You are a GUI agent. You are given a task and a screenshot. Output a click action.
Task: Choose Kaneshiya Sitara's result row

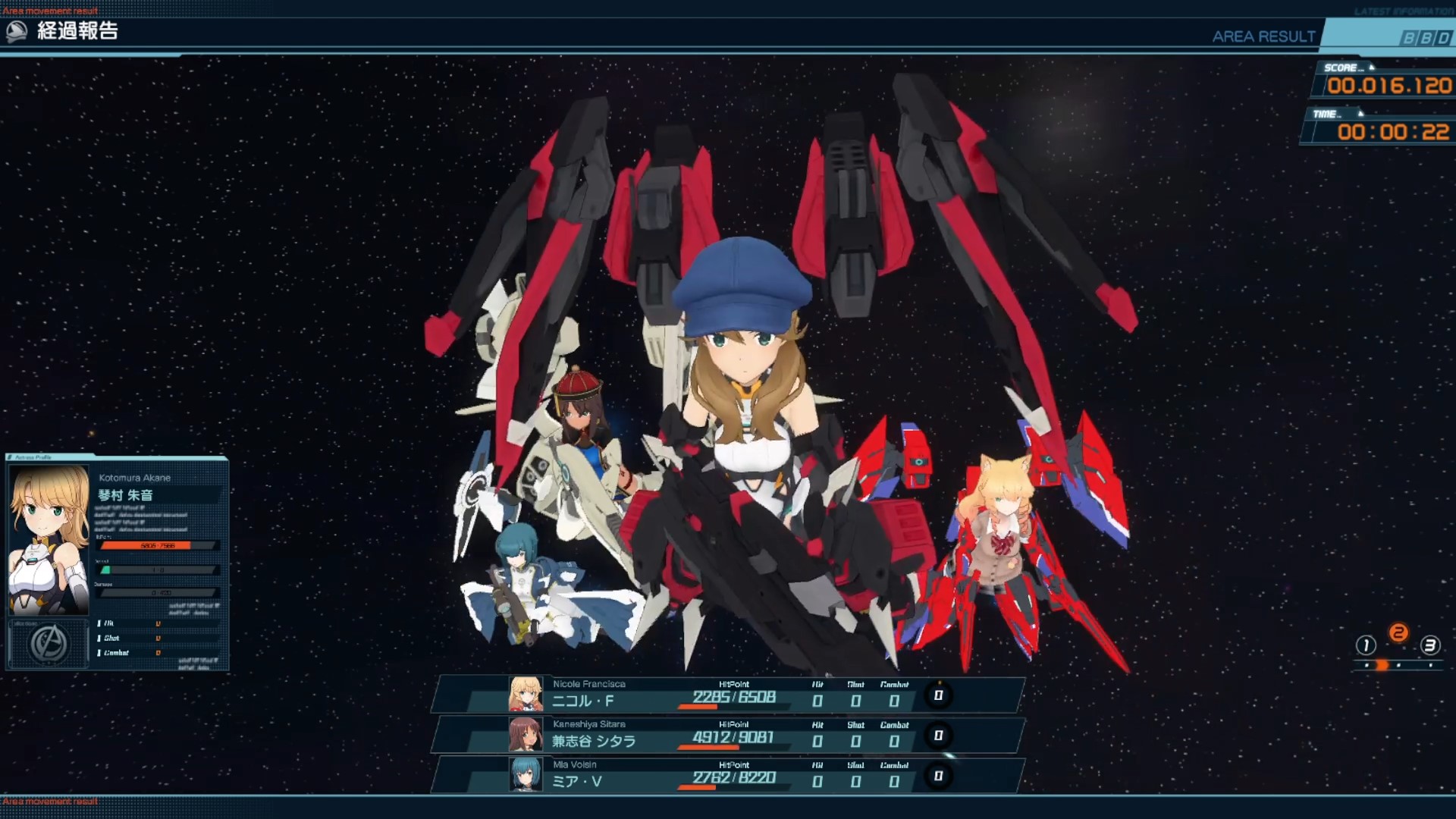pyautogui.click(x=728, y=735)
